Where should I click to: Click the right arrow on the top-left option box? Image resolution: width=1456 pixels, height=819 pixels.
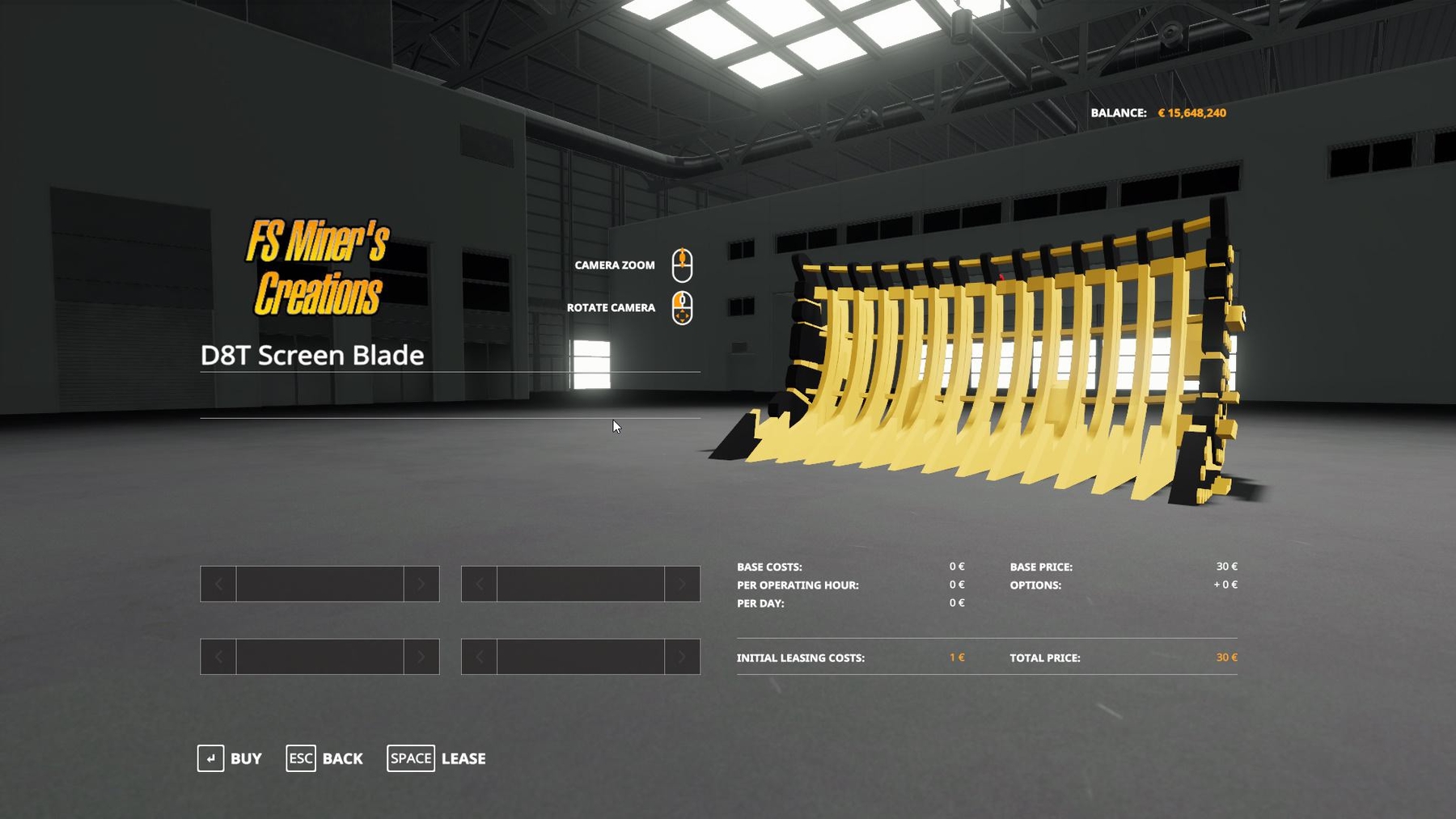(422, 584)
